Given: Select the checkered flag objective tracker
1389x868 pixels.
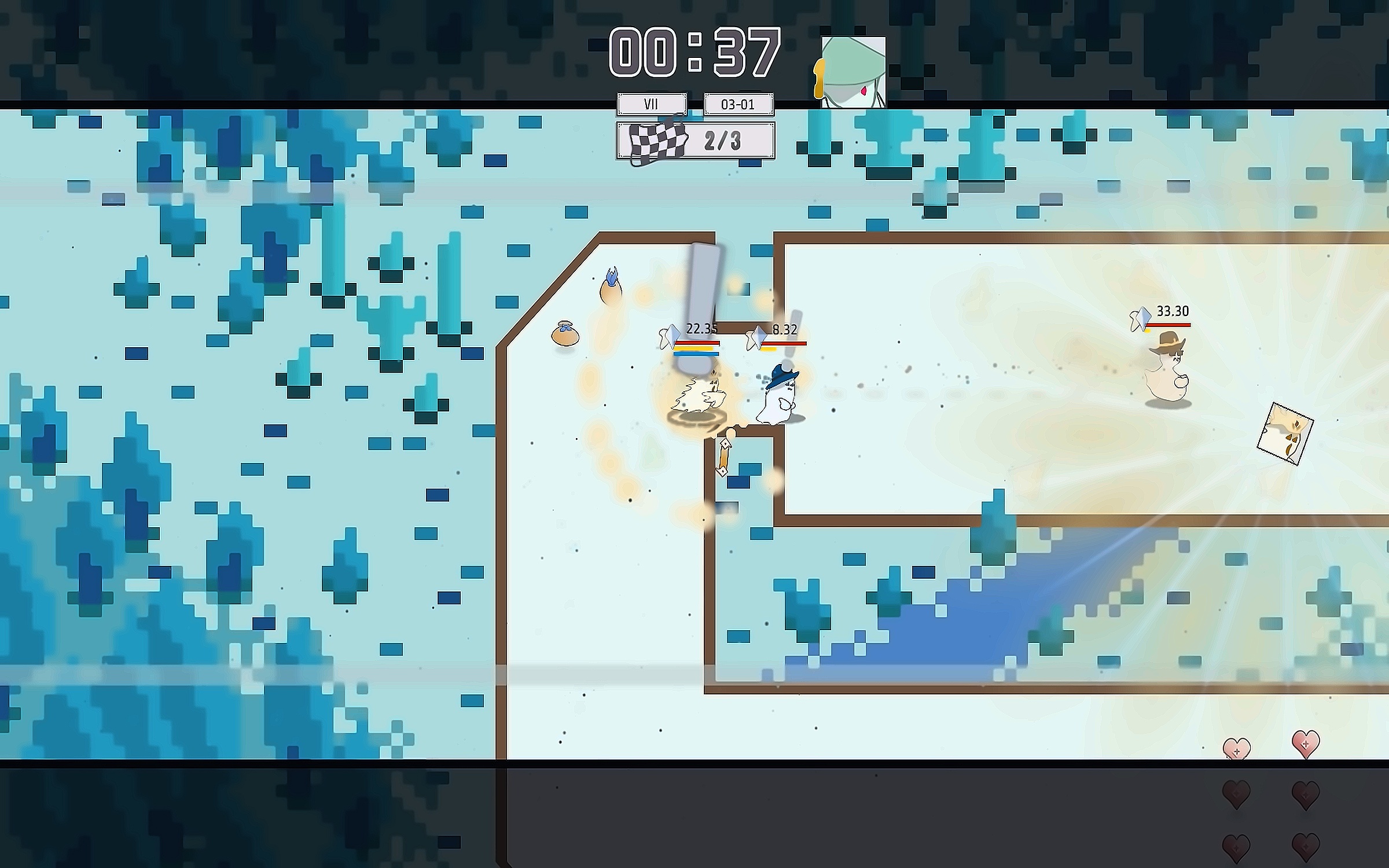Looking at the screenshot, I should [696, 141].
